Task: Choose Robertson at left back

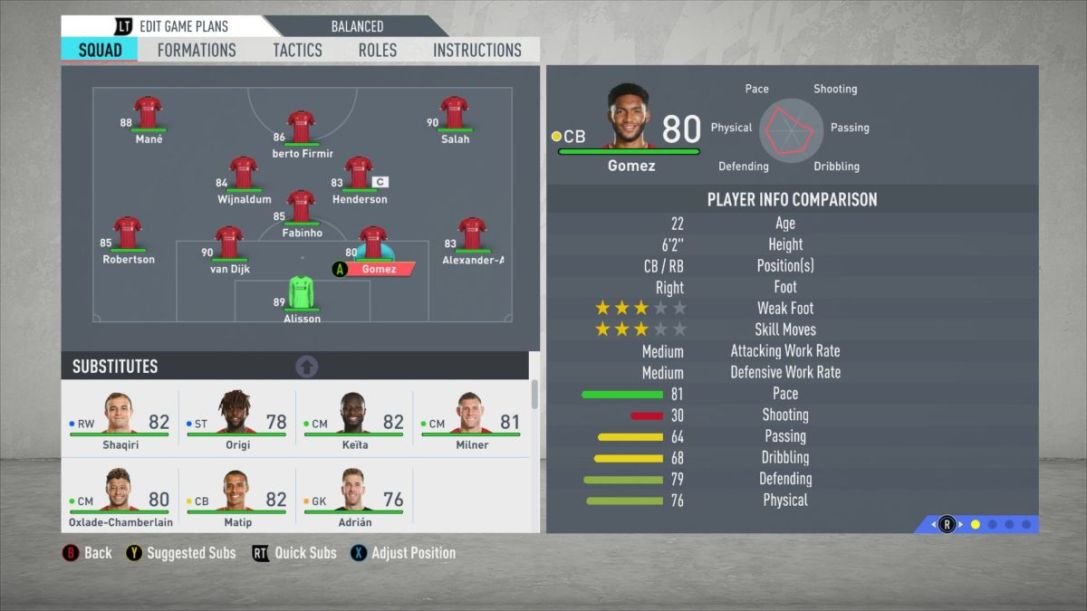Action: (x=128, y=234)
